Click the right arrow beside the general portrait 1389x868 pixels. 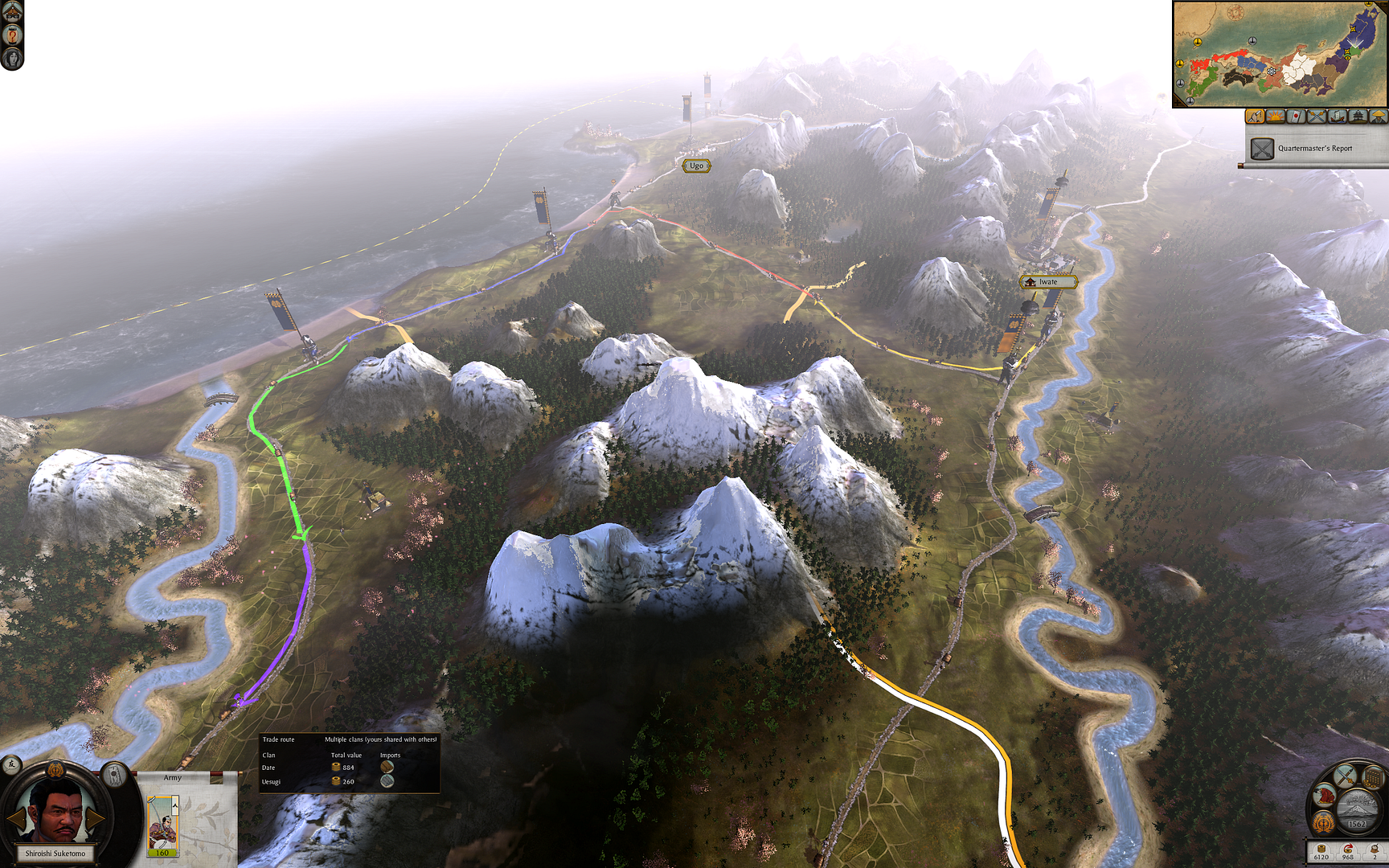(x=96, y=818)
